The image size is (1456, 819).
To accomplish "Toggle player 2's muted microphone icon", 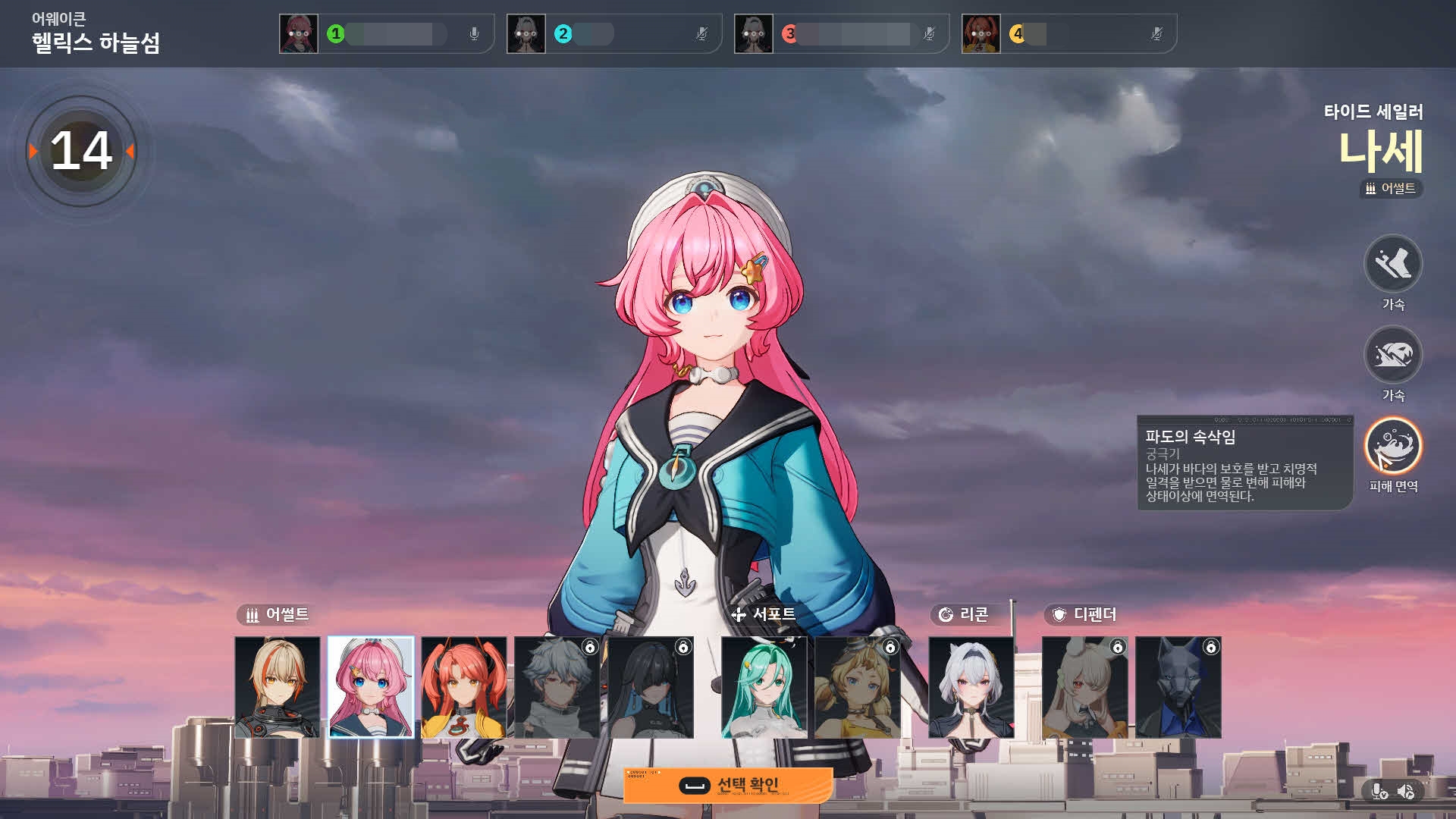I will (701, 34).
